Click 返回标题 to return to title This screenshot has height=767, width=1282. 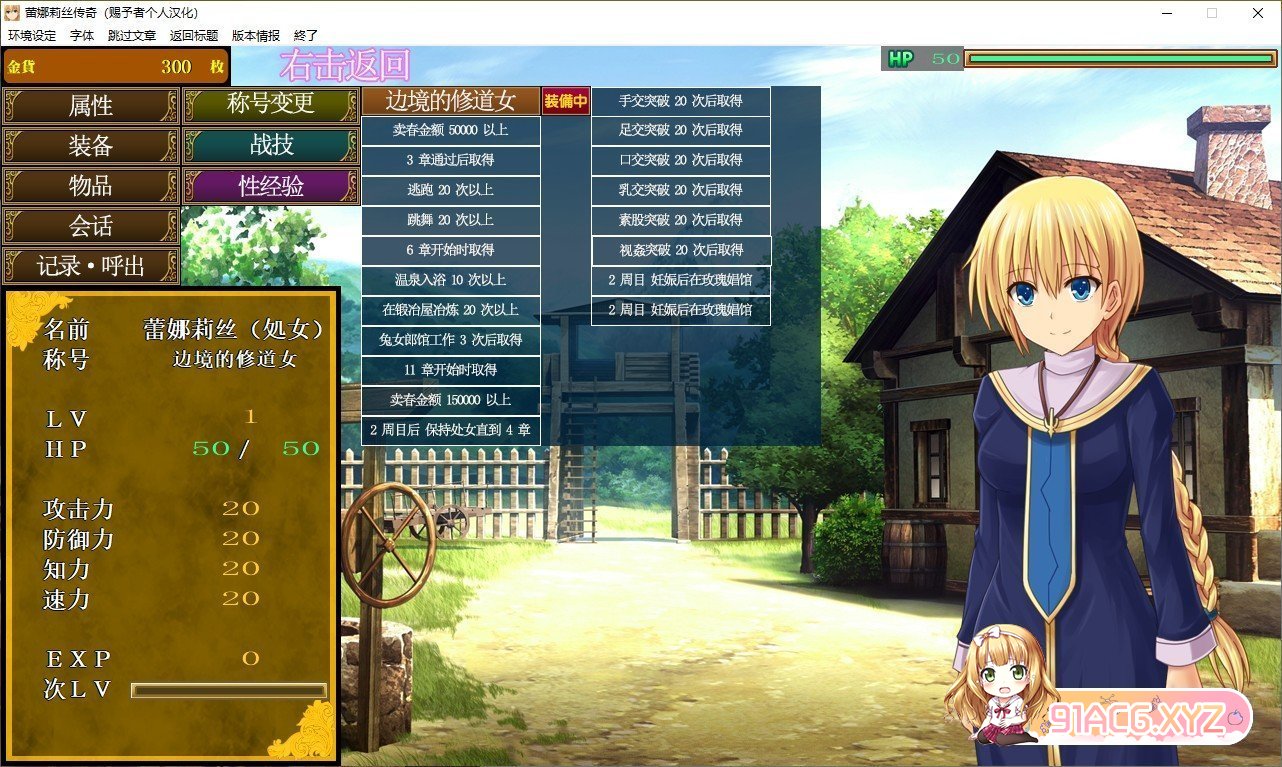coord(194,35)
